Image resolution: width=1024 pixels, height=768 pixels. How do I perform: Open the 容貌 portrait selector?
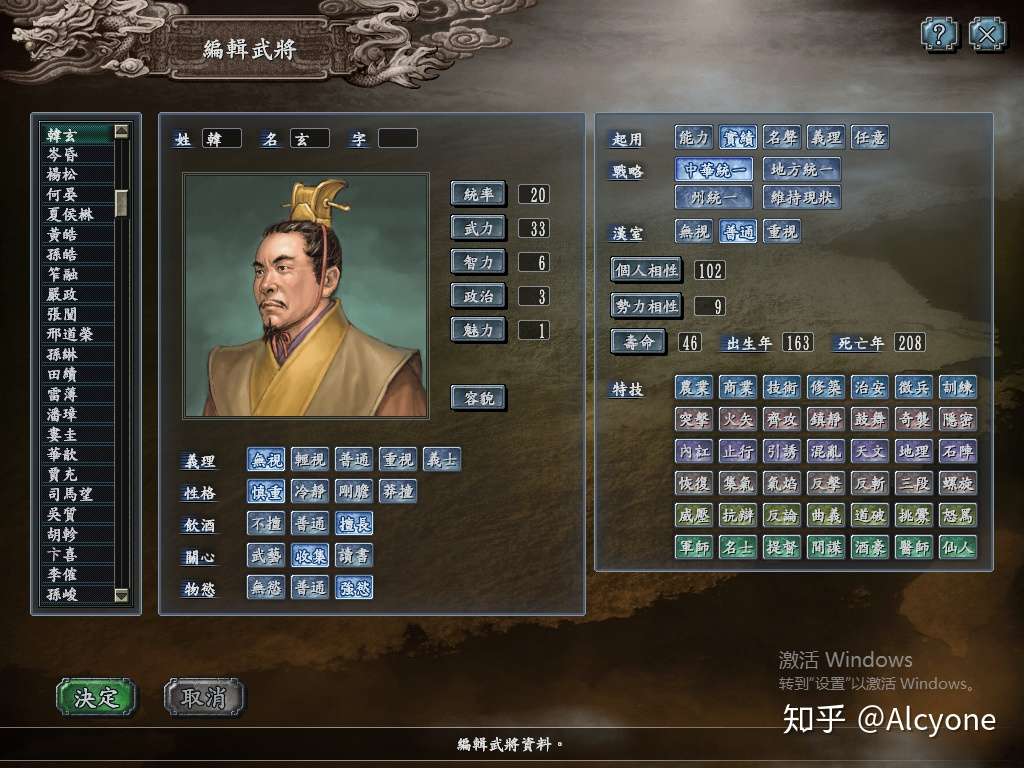(x=478, y=398)
